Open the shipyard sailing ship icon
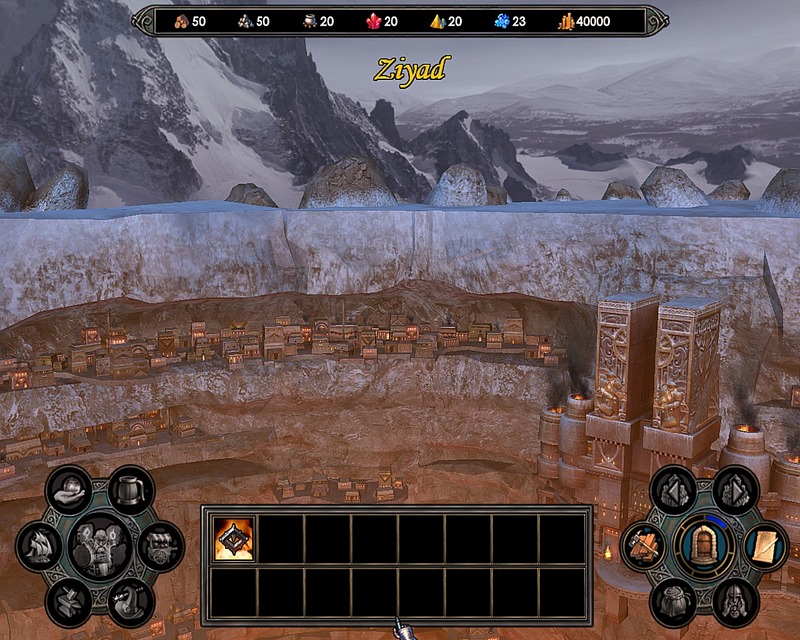Image resolution: width=800 pixels, height=640 pixels. (40, 545)
